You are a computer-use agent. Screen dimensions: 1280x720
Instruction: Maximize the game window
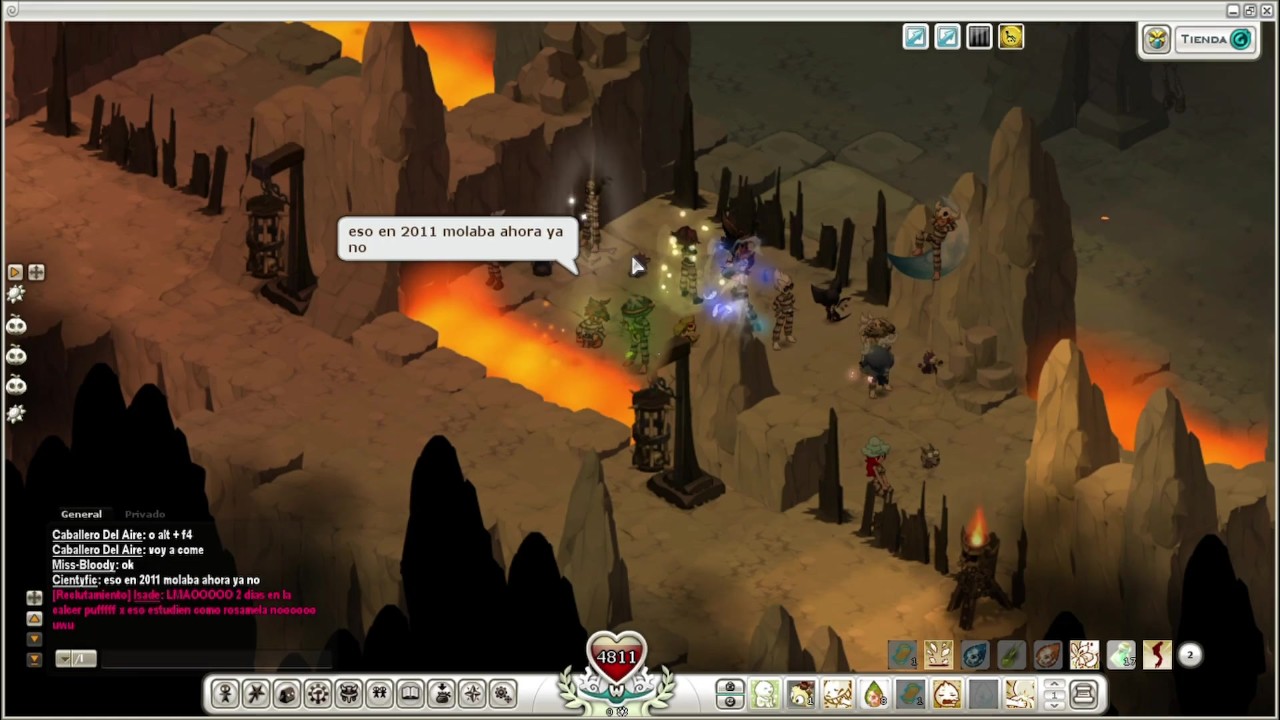coord(1250,10)
